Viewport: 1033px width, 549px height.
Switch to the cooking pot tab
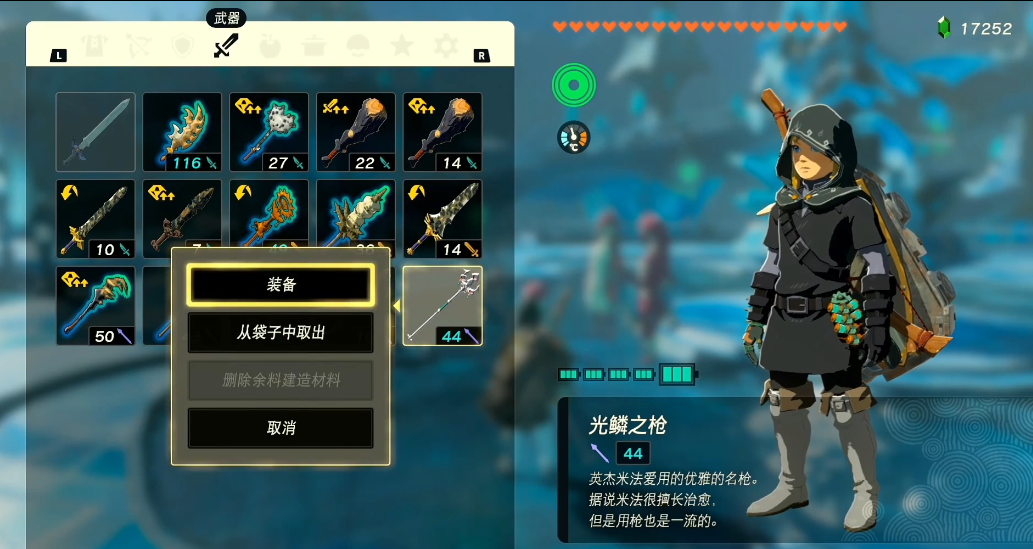tap(313, 46)
